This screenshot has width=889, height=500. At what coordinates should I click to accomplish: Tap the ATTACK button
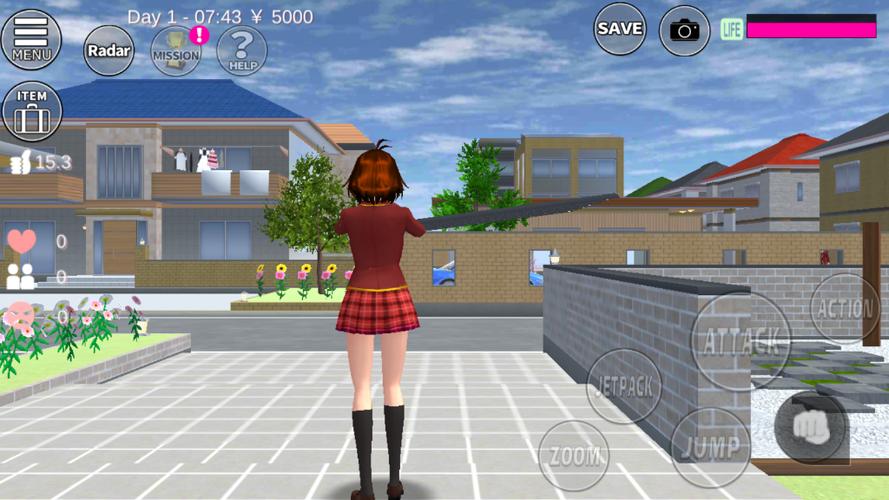(741, 340)
